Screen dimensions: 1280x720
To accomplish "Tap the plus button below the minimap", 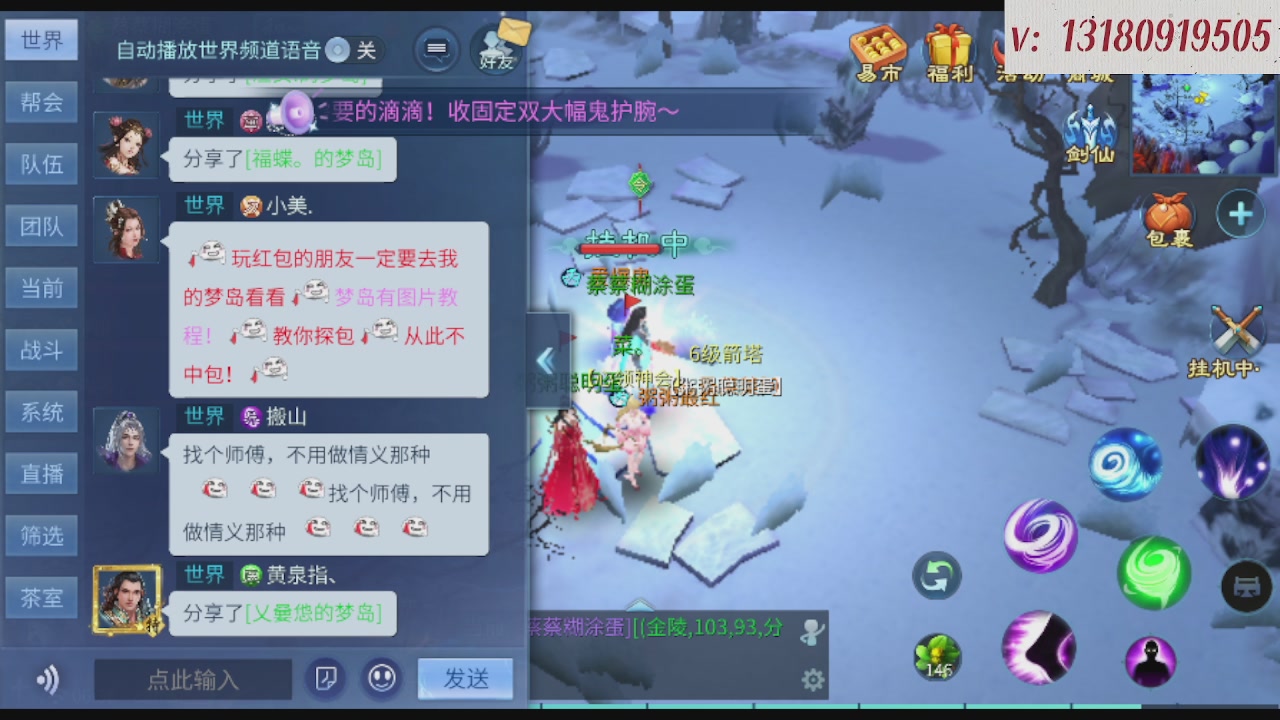I will point(1240,213).
